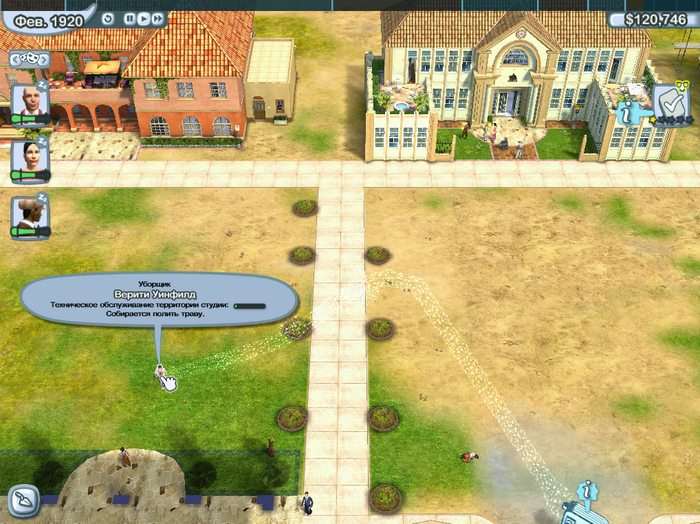This screenshot has width=700, height=524.
Task: Click the circular arrow button beside the date
Action: click(x=106, y=18)
